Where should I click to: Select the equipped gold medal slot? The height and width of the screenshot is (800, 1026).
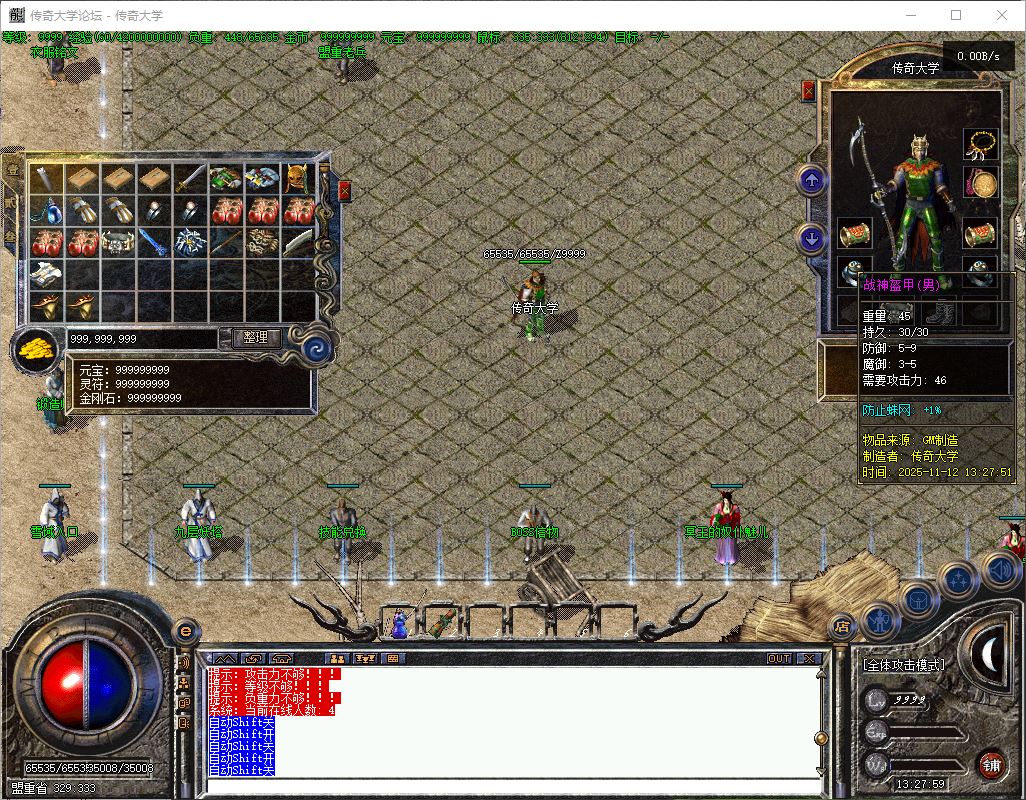coord(980,183)
